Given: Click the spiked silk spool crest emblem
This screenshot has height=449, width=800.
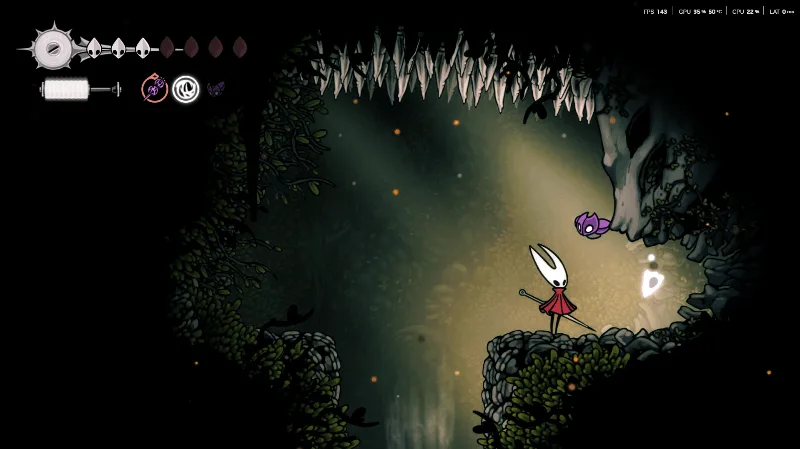Looking at the screenshot, I should (x=51, y=47).
